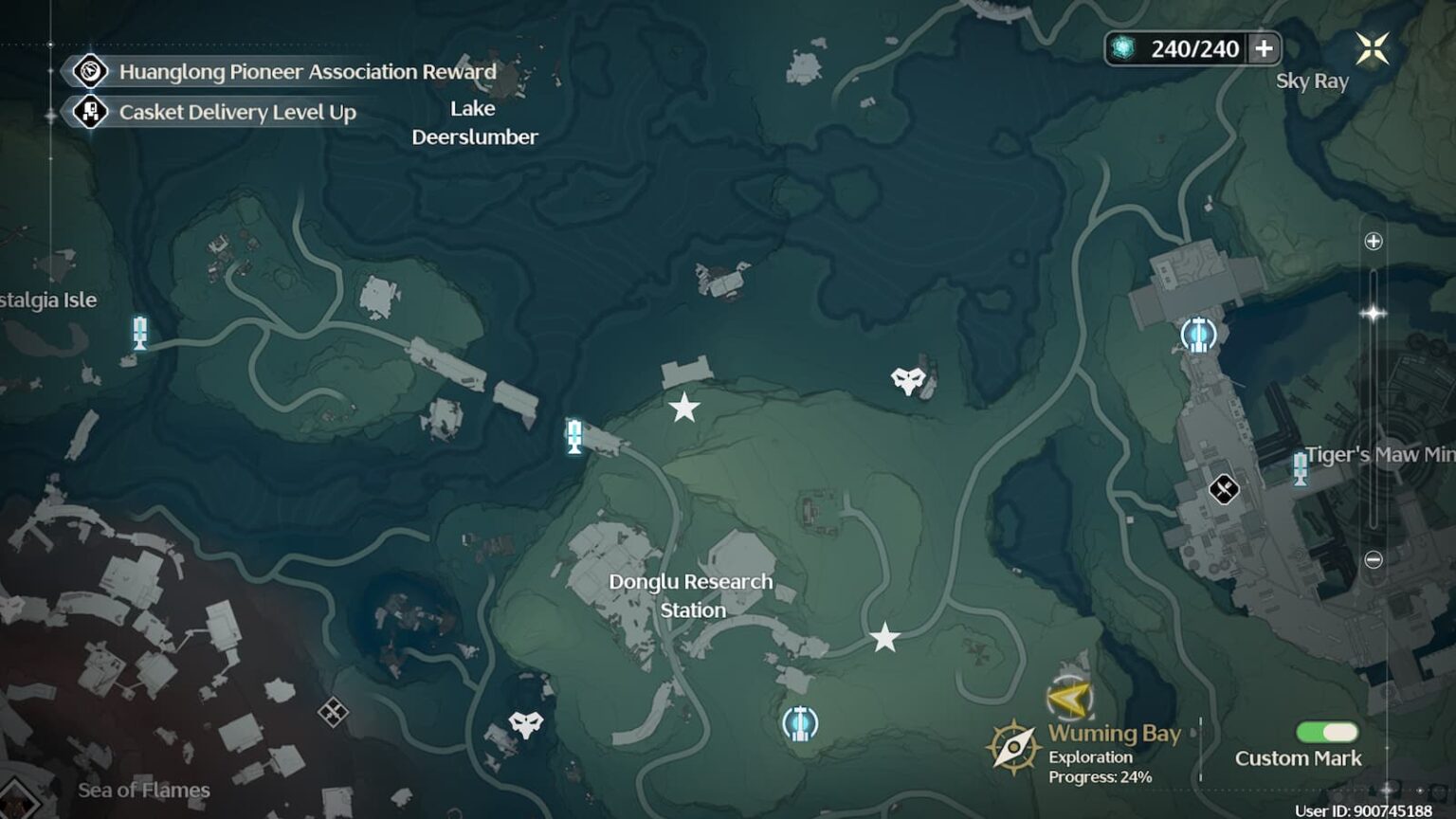Open Huanglong Pioneer Association Reward tracker
The width and height of the screenshot is (1456, 819).
coord(307,72)
